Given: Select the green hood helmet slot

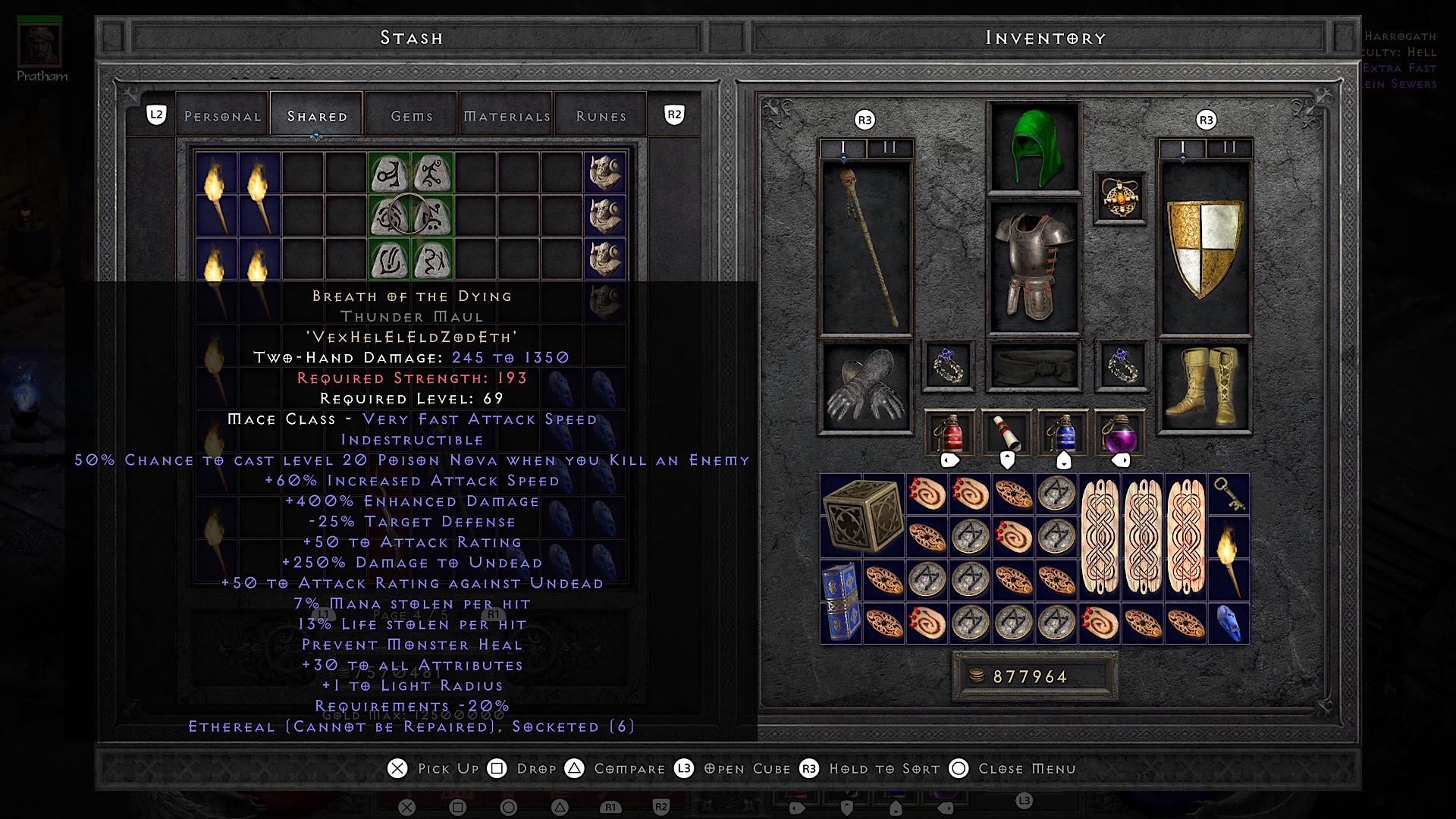Looking at the screenshot, I should tap(1033, 148).
